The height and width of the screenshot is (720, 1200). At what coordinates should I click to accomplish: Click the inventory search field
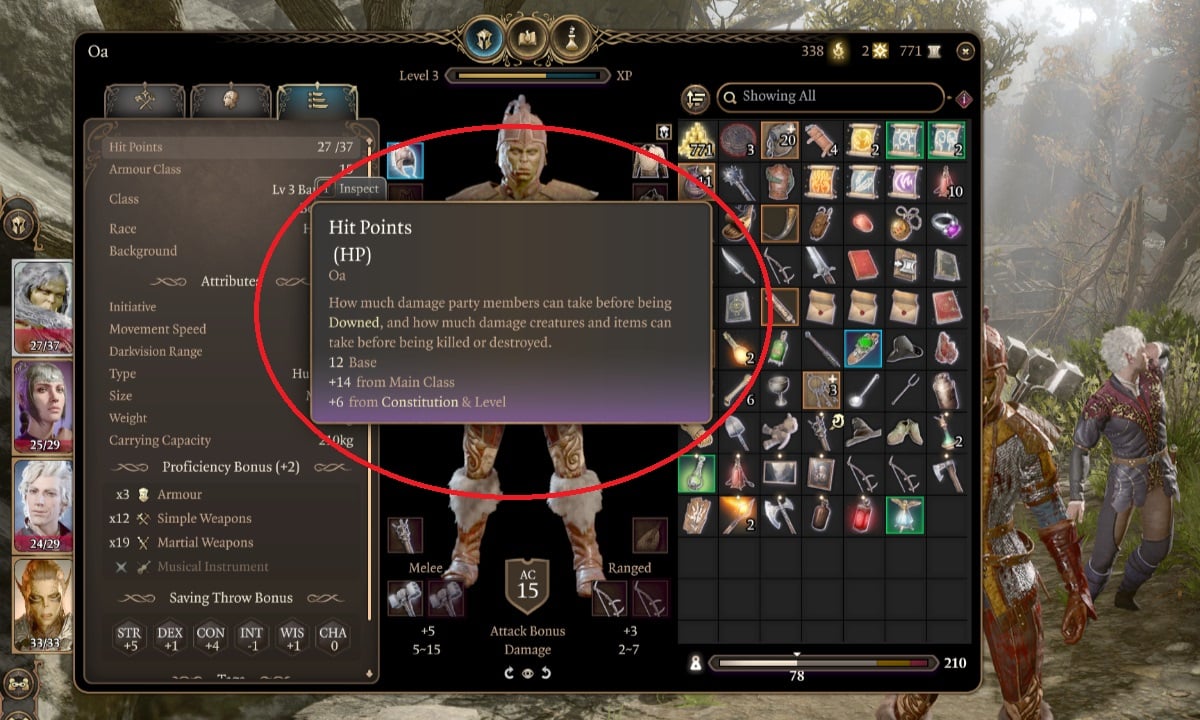point(830,97)
